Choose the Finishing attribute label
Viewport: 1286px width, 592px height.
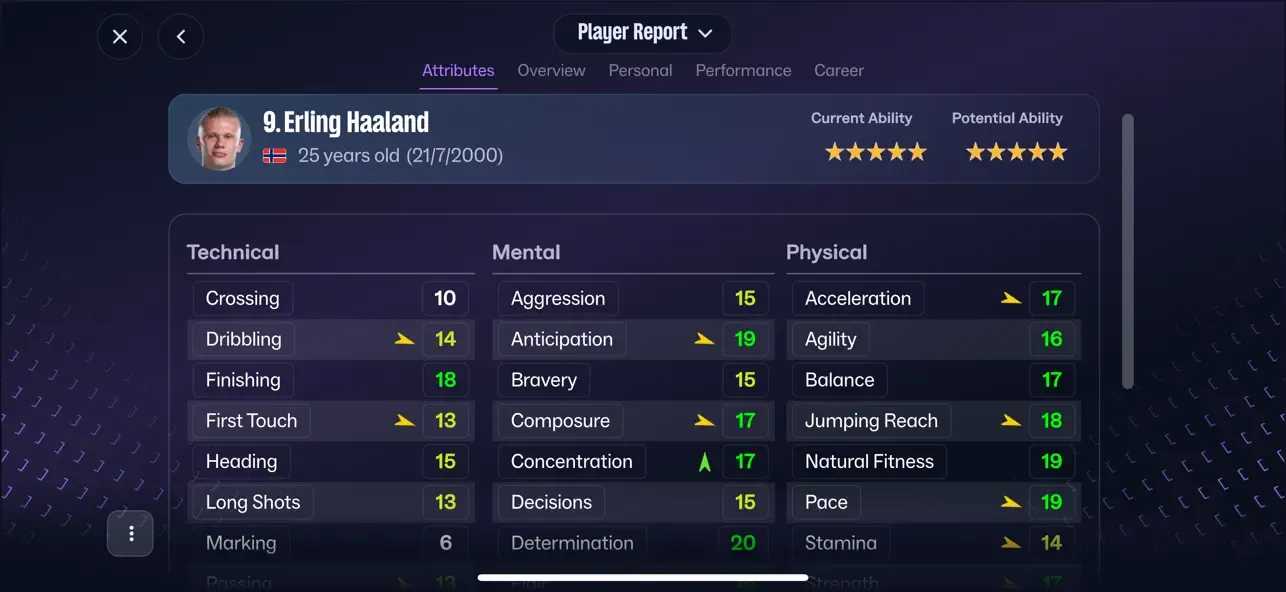(x=243, y=380)
